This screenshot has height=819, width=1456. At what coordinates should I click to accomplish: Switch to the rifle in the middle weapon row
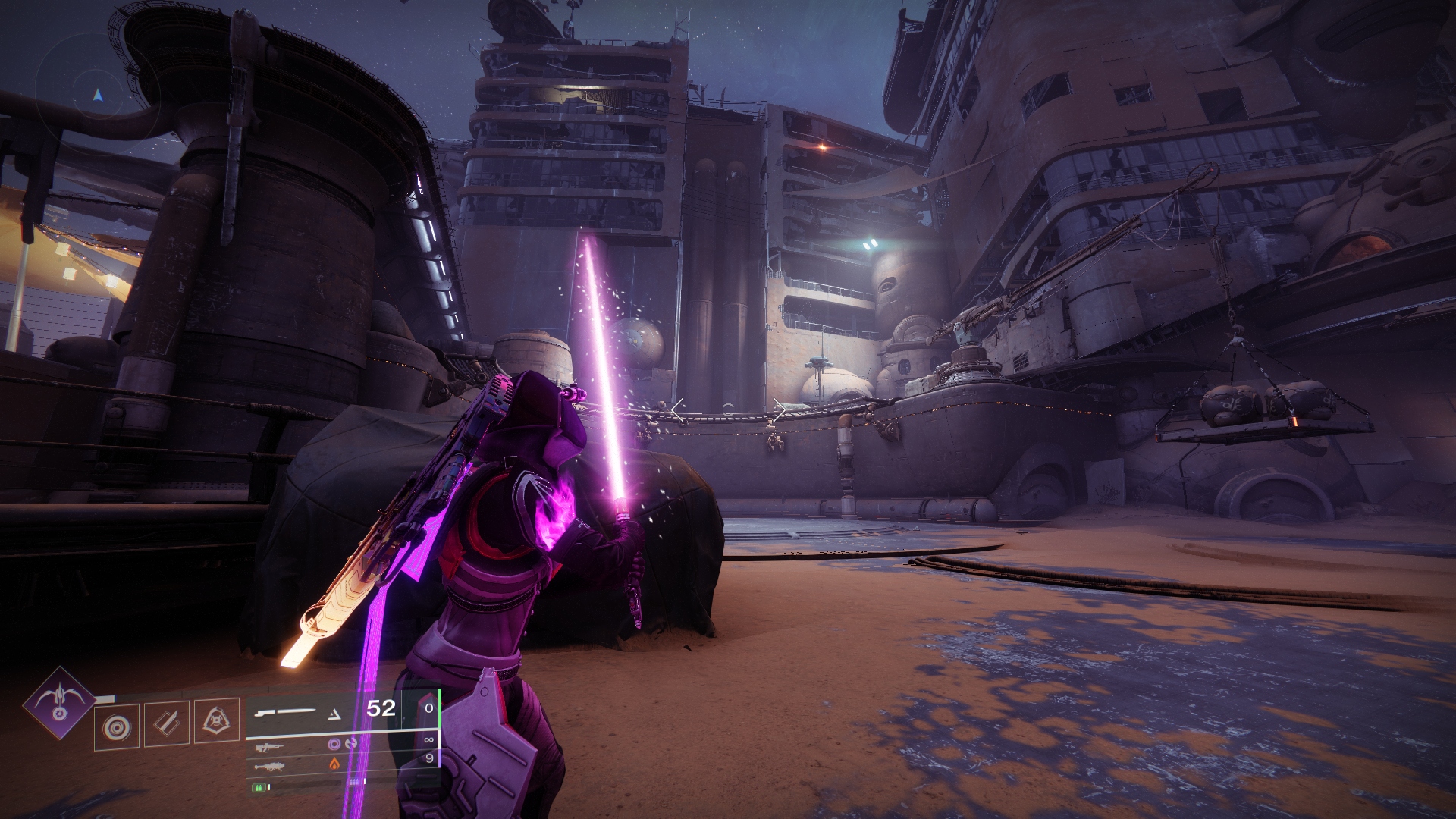point(270,747)
